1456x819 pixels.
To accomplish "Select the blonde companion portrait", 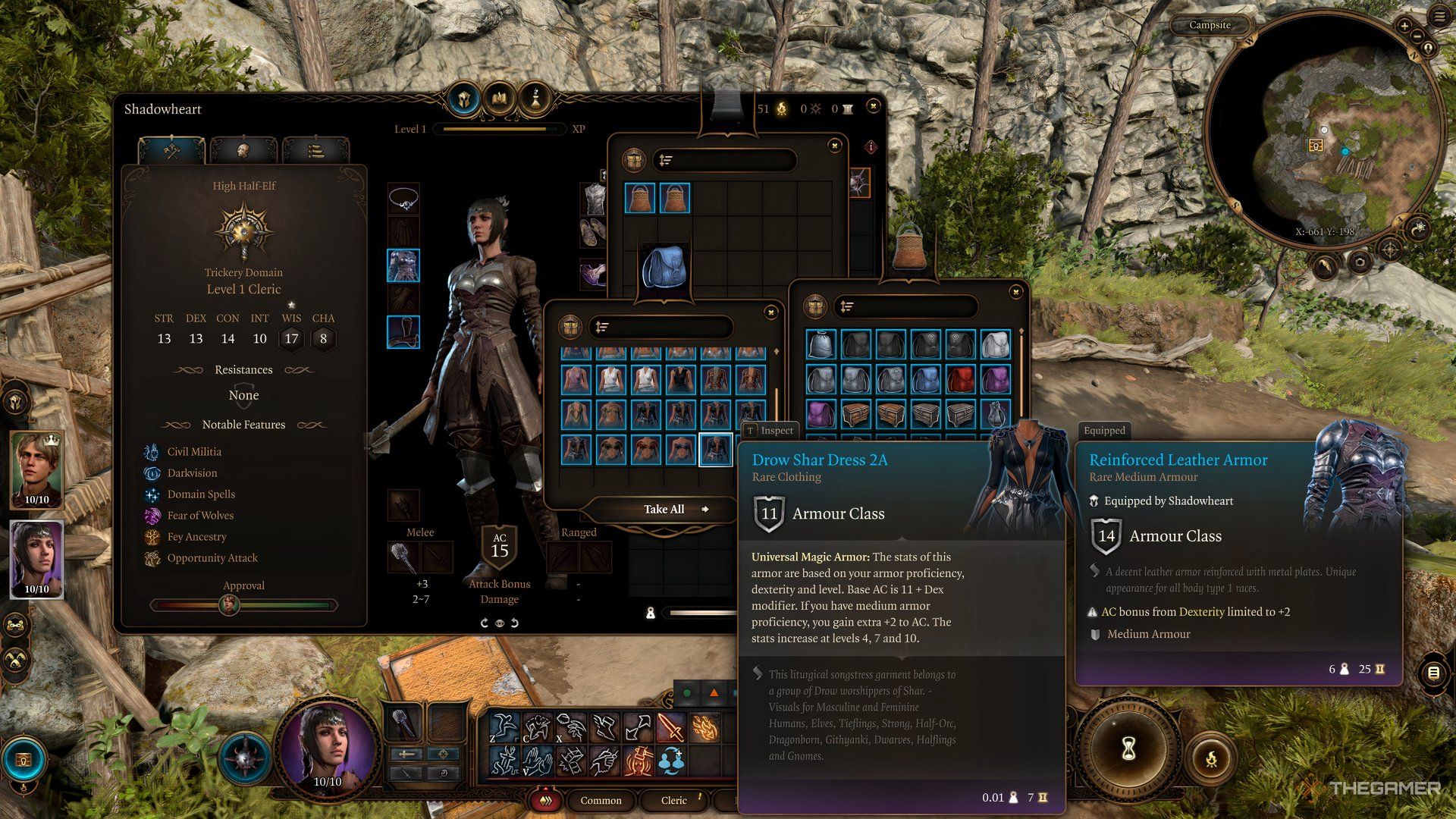I will tap(36, 469).
